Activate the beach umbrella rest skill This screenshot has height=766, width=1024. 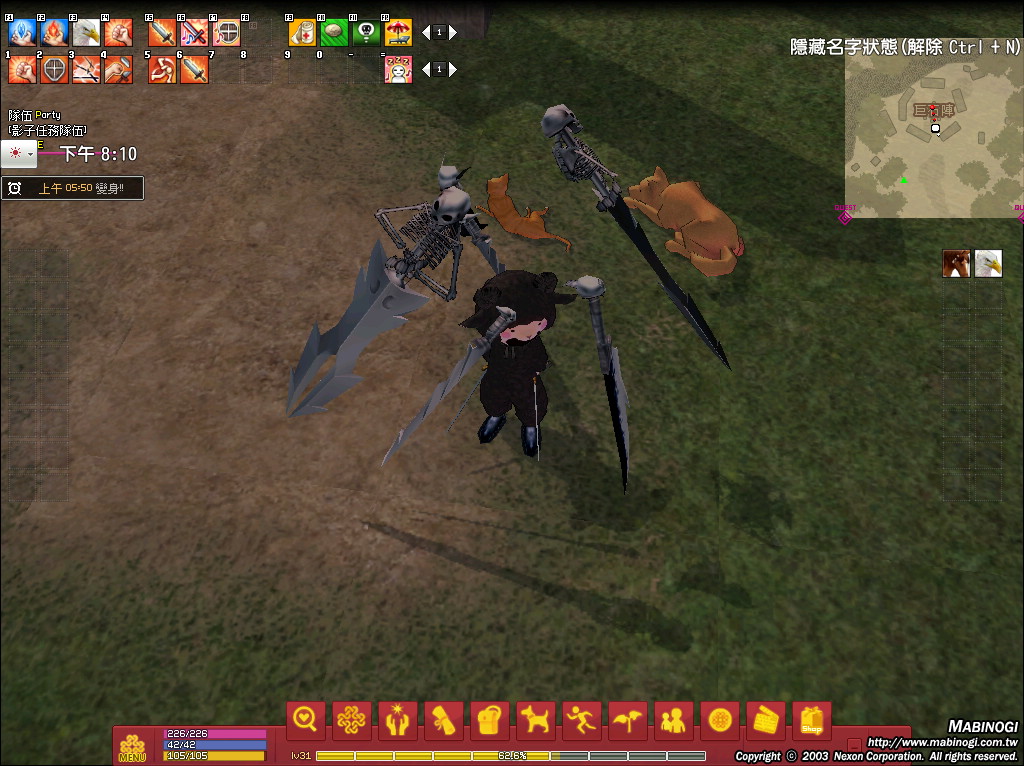click(398, 33)
